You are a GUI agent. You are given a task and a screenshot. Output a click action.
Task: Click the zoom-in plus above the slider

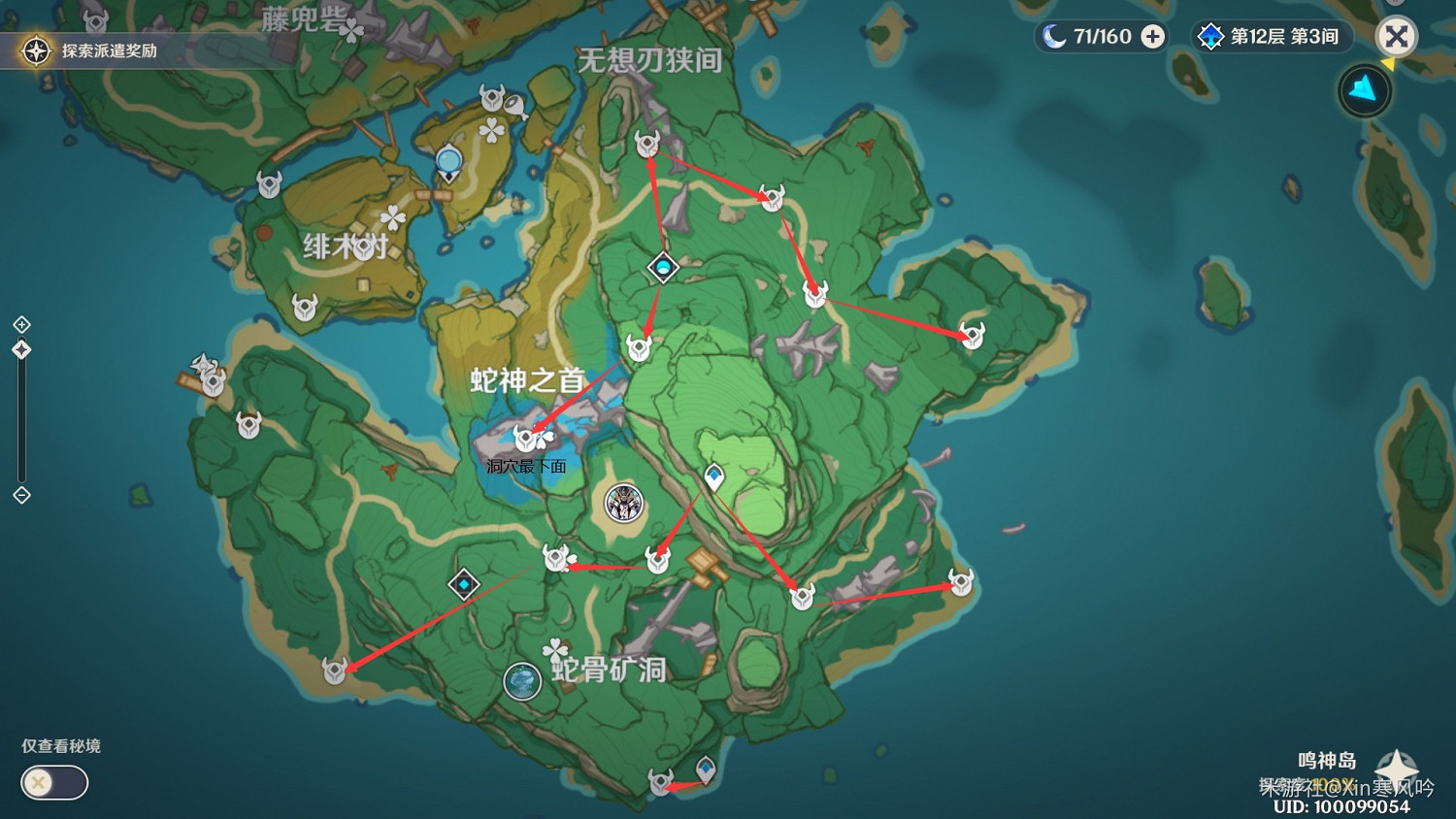coord(21,323)
